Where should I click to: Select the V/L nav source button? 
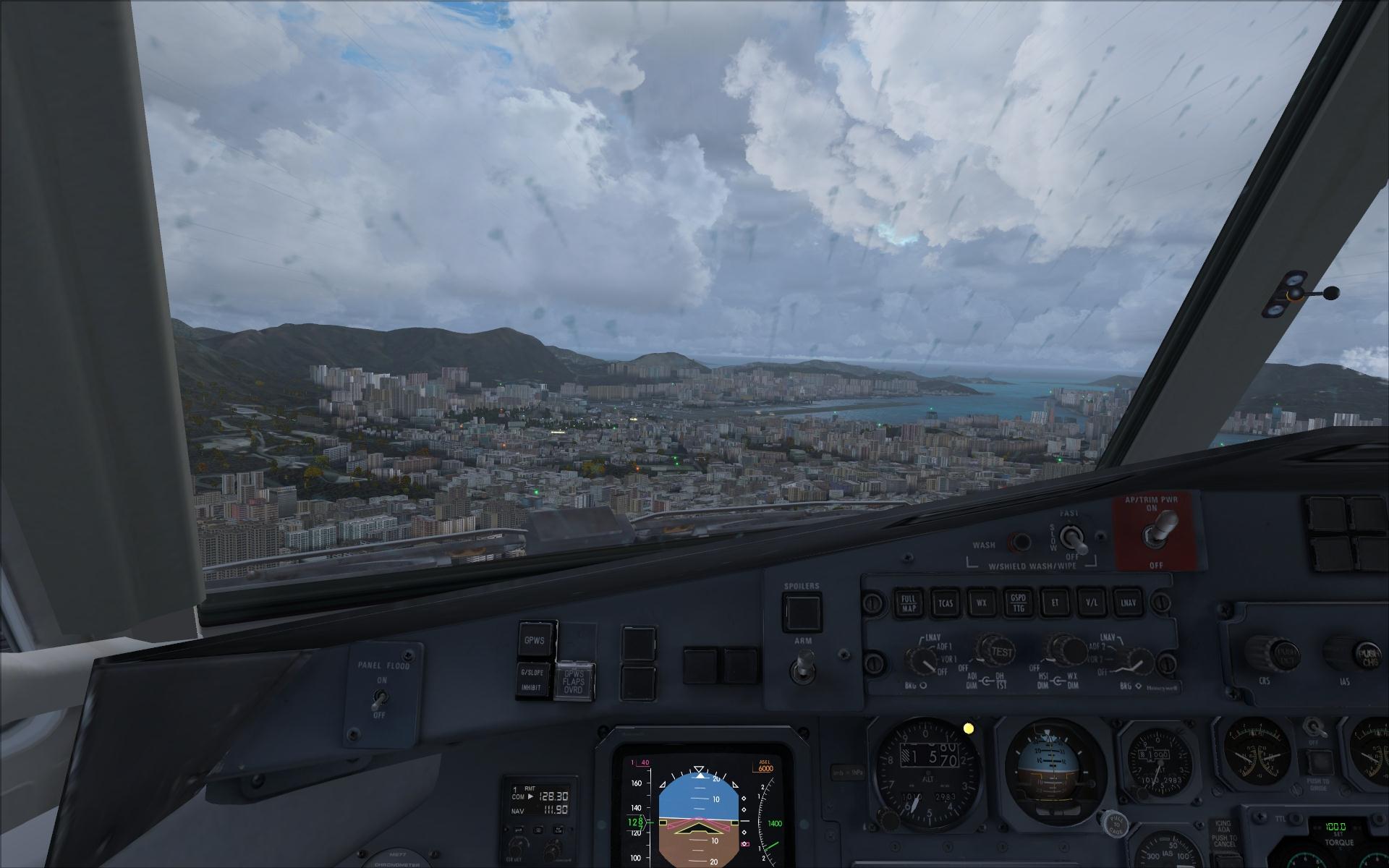(1090, 603)
